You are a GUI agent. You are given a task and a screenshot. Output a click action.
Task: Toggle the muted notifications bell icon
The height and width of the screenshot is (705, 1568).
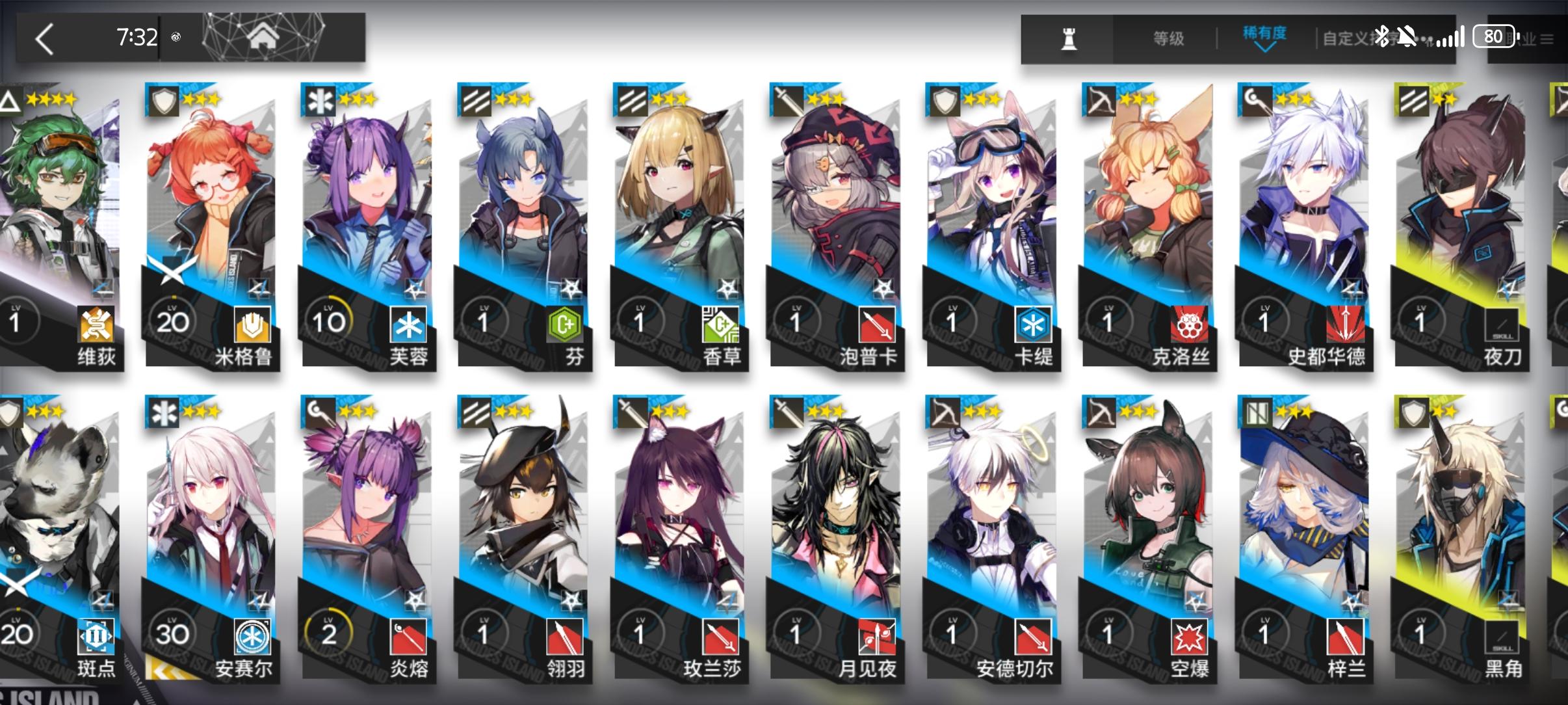(1407, 37)
